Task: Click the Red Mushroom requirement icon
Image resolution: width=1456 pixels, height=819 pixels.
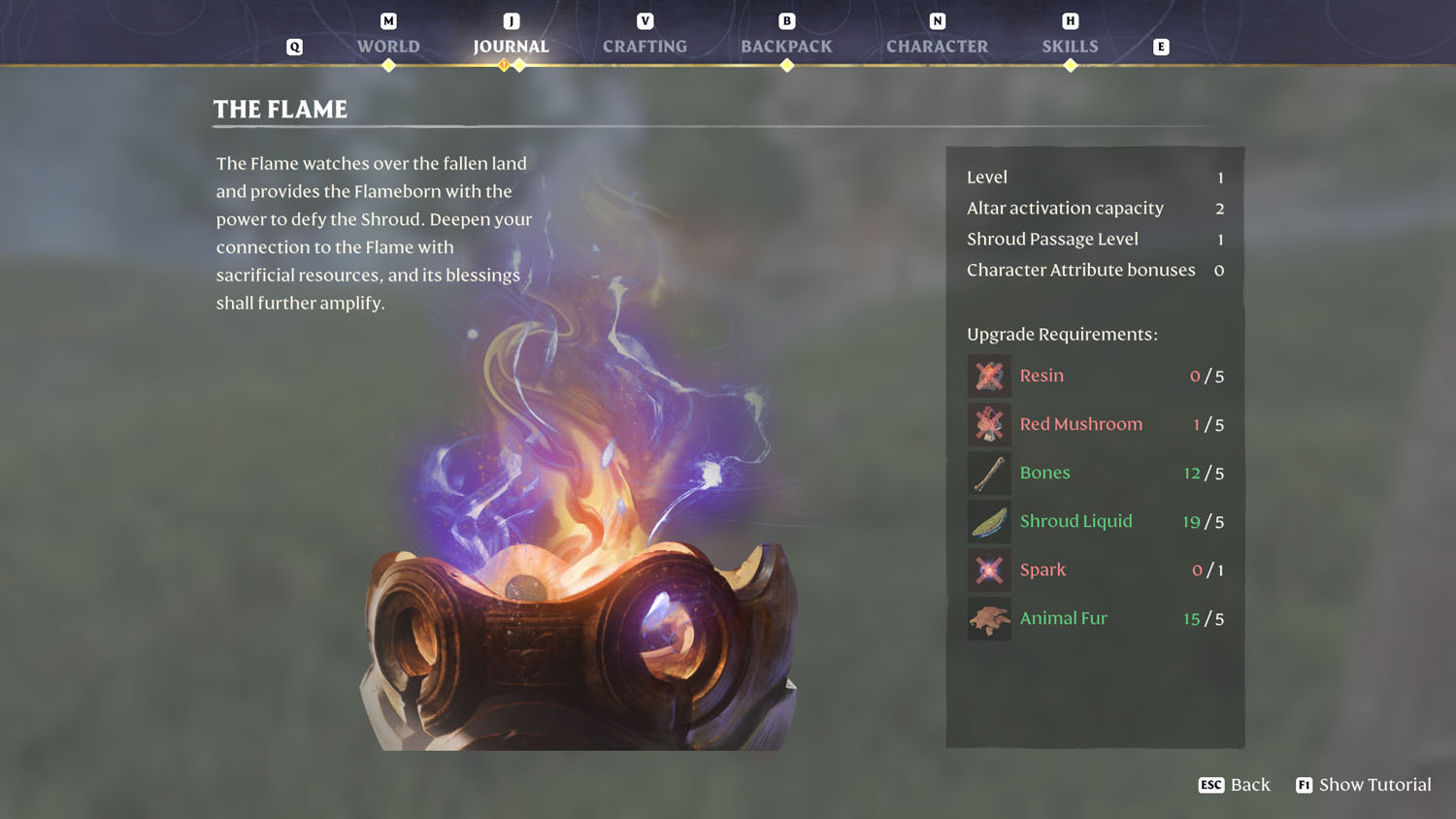Action: coord(988,424)
